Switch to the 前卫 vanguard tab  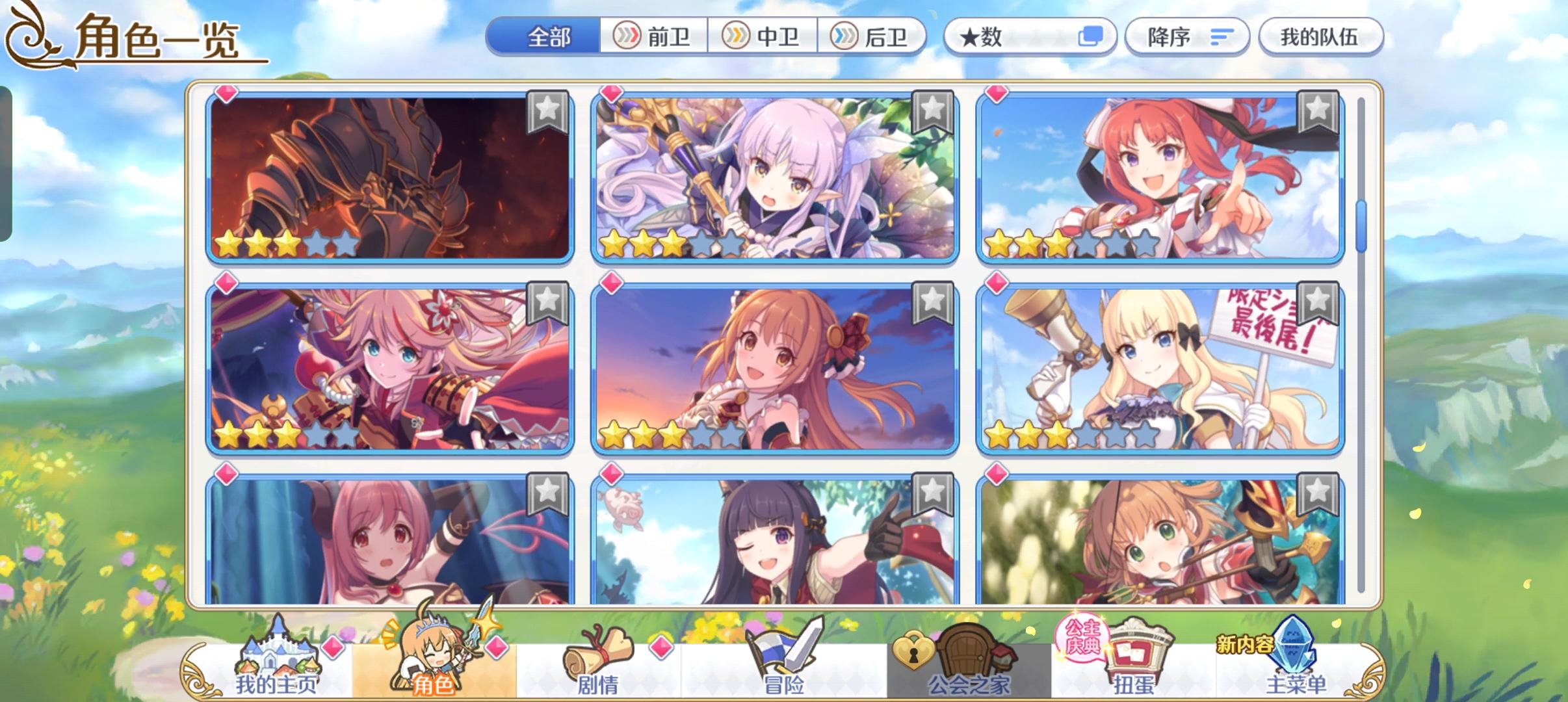(653, 36)
